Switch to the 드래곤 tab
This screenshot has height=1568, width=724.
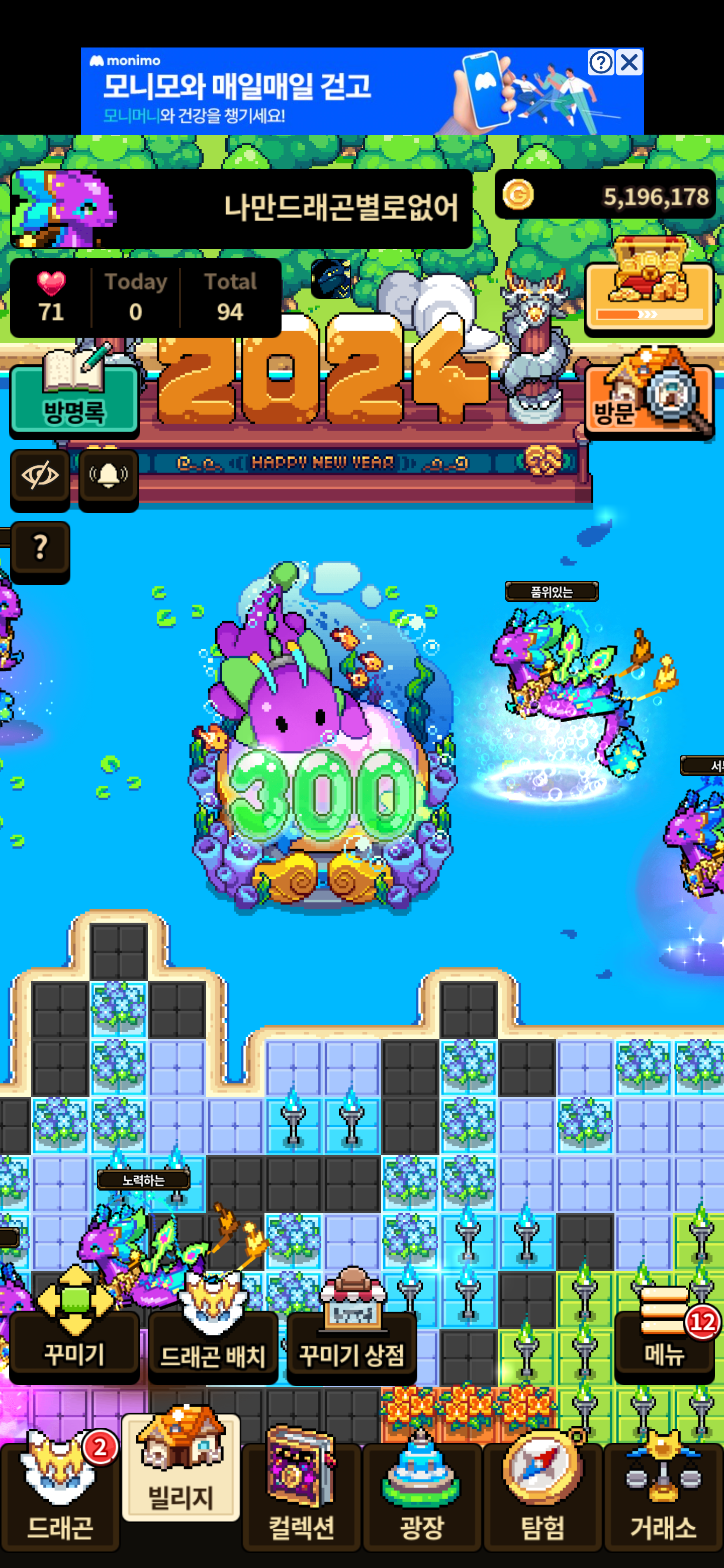60,1495
